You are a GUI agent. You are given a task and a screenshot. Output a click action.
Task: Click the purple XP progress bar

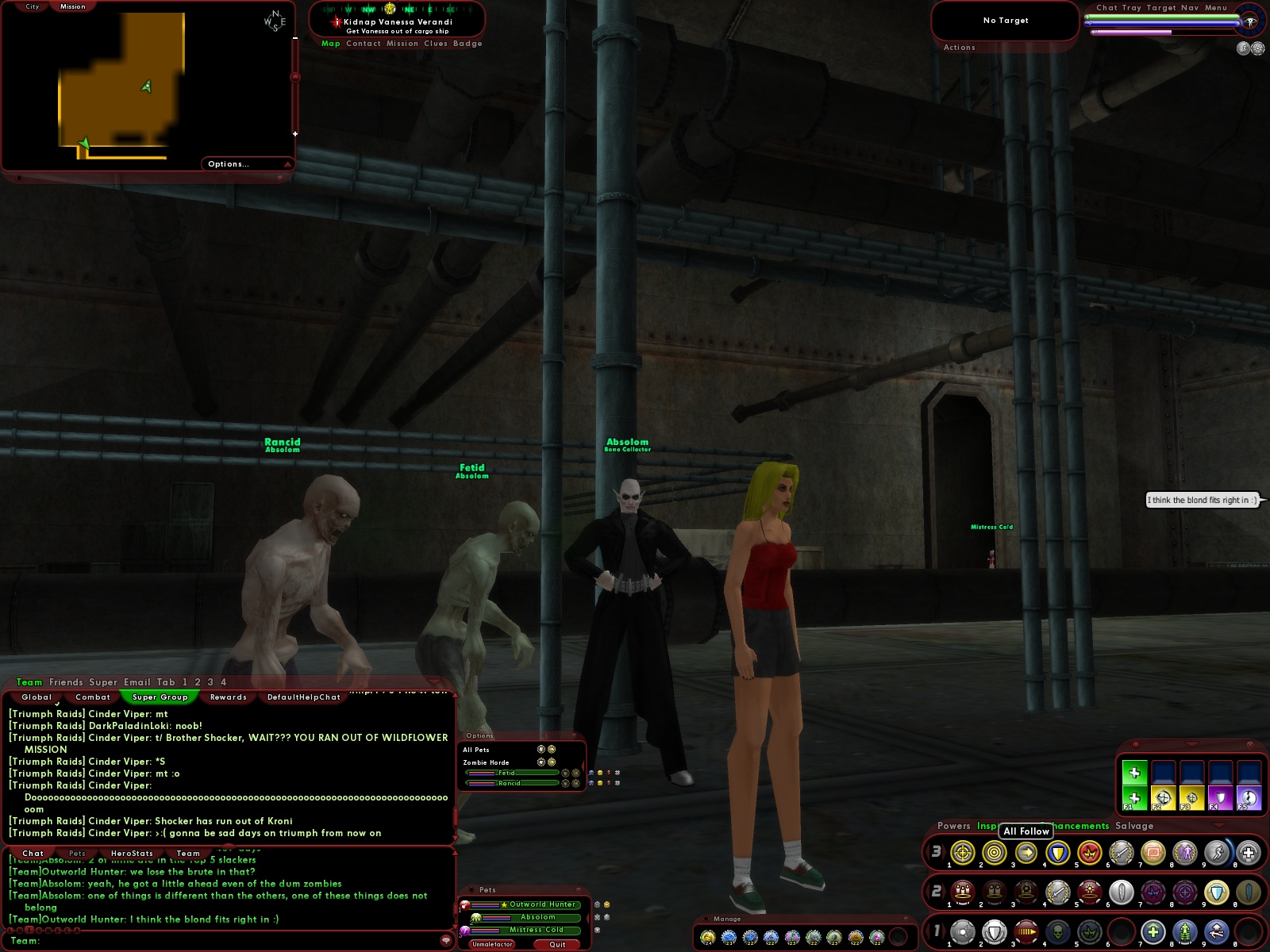1131,33
